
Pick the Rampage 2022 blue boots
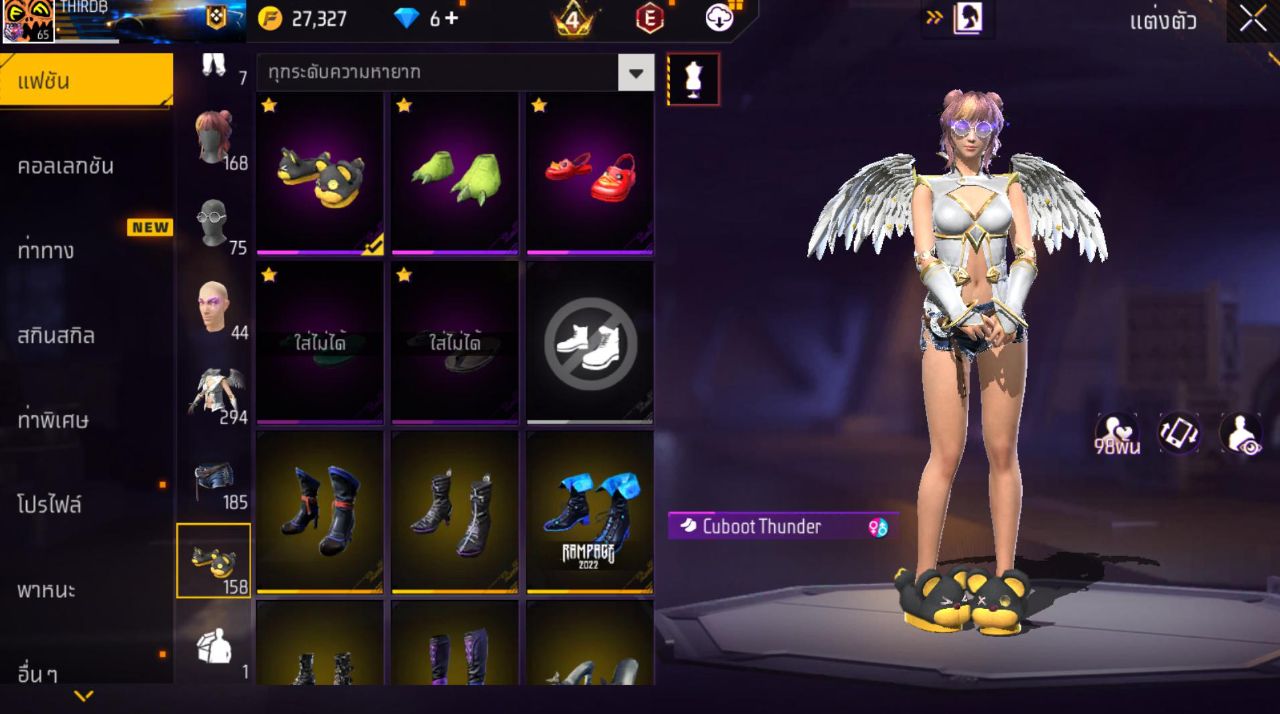coord(590,512)
